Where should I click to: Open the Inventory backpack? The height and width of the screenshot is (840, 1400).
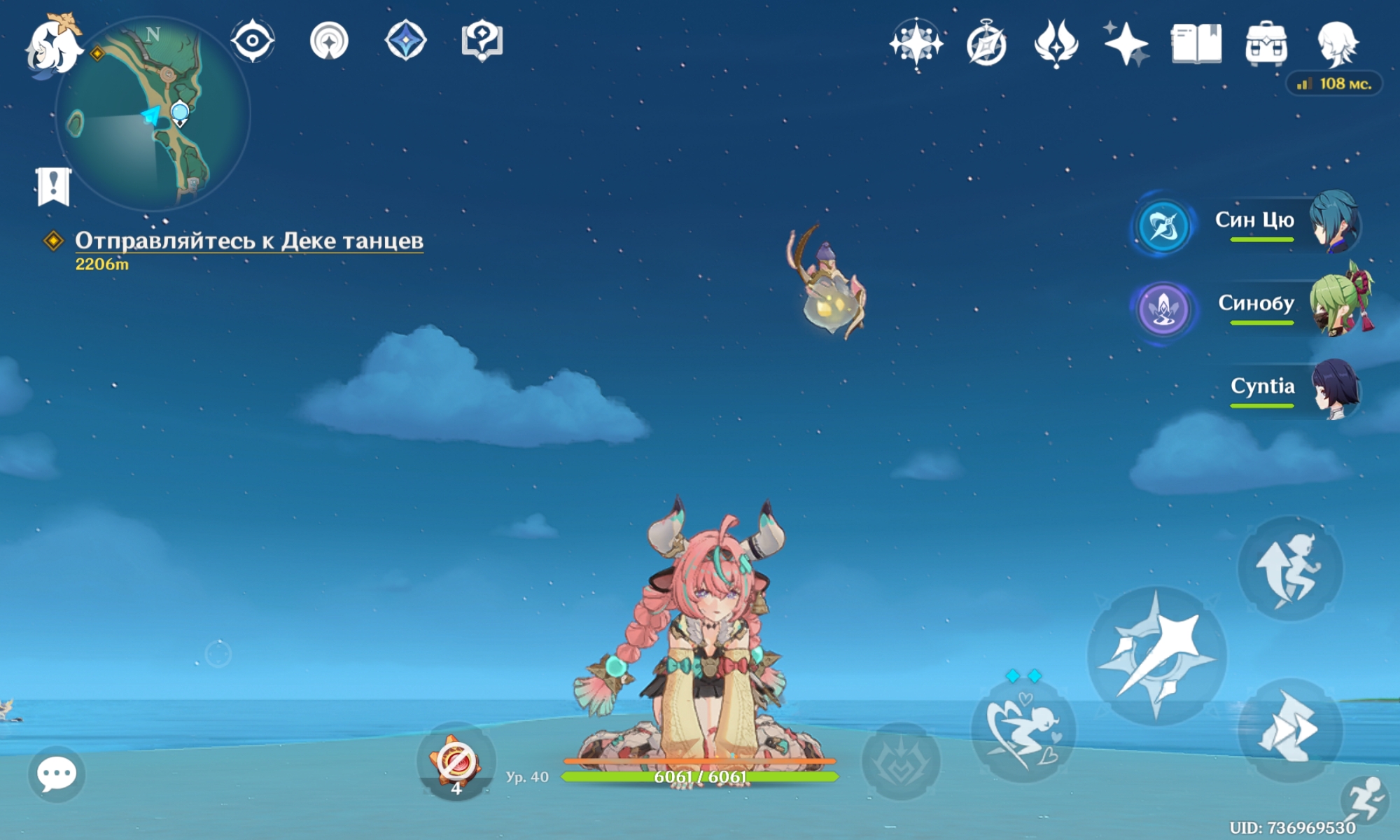[1266, 43]
